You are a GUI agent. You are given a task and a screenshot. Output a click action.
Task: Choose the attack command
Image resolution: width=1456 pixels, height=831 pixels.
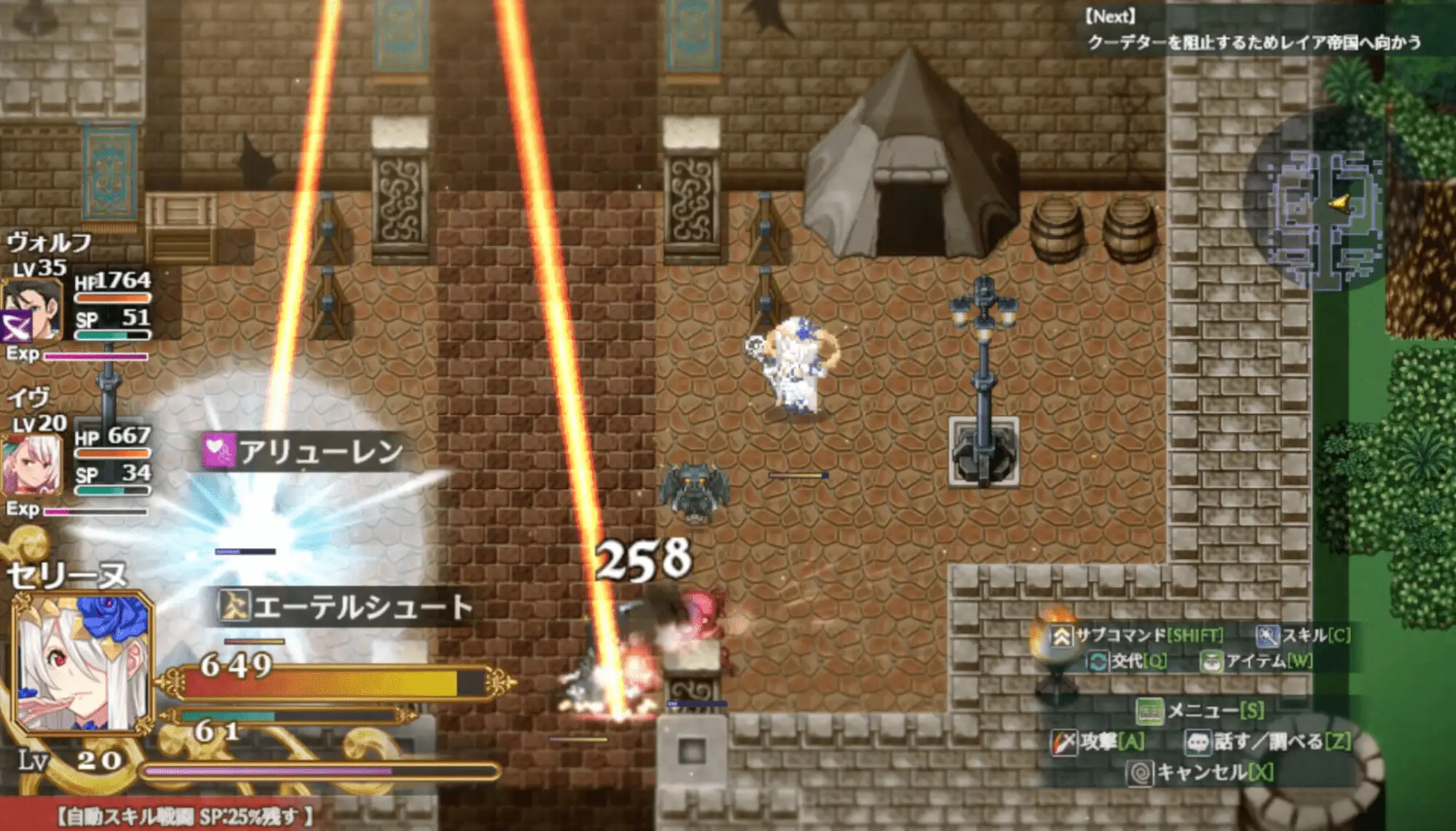click(x=1098, y=741)
